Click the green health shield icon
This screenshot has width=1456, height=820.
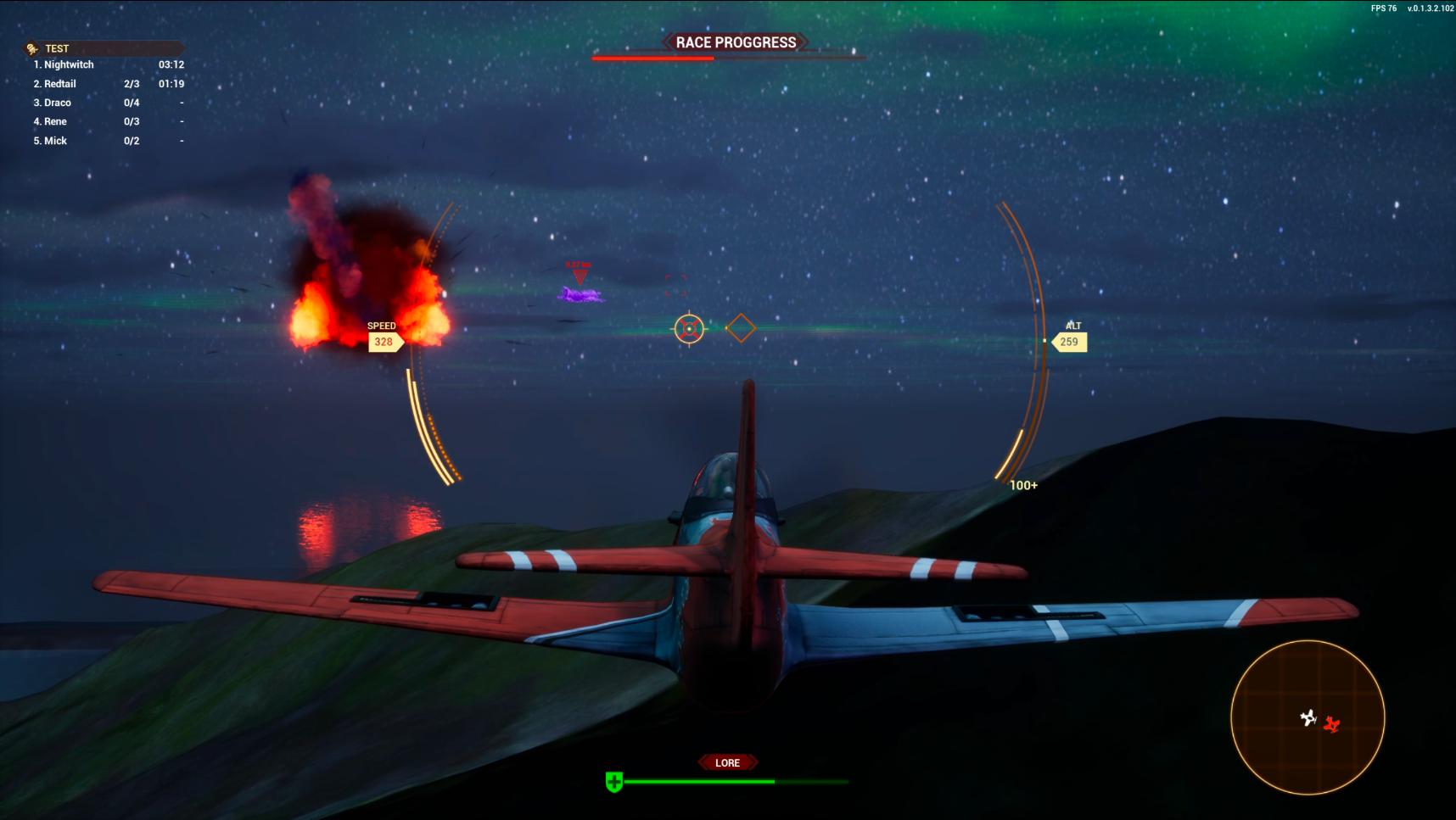614,782
